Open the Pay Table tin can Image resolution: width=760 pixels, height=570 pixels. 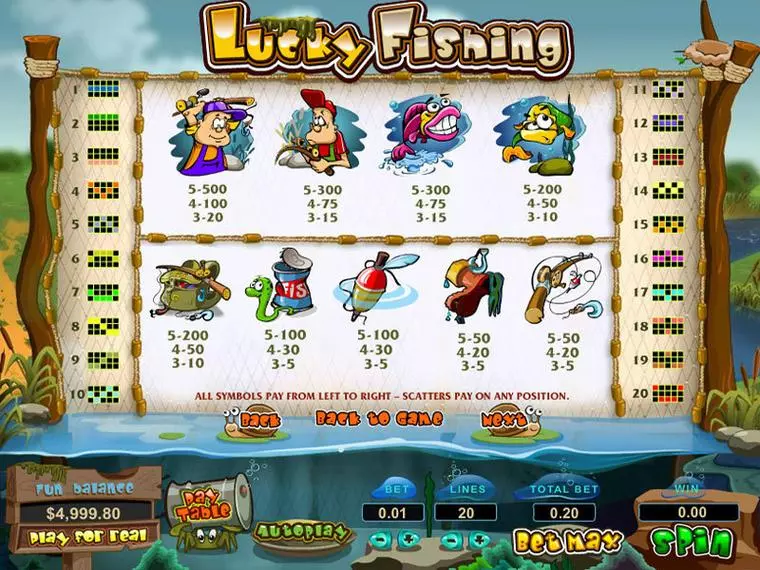pos(207,506)
